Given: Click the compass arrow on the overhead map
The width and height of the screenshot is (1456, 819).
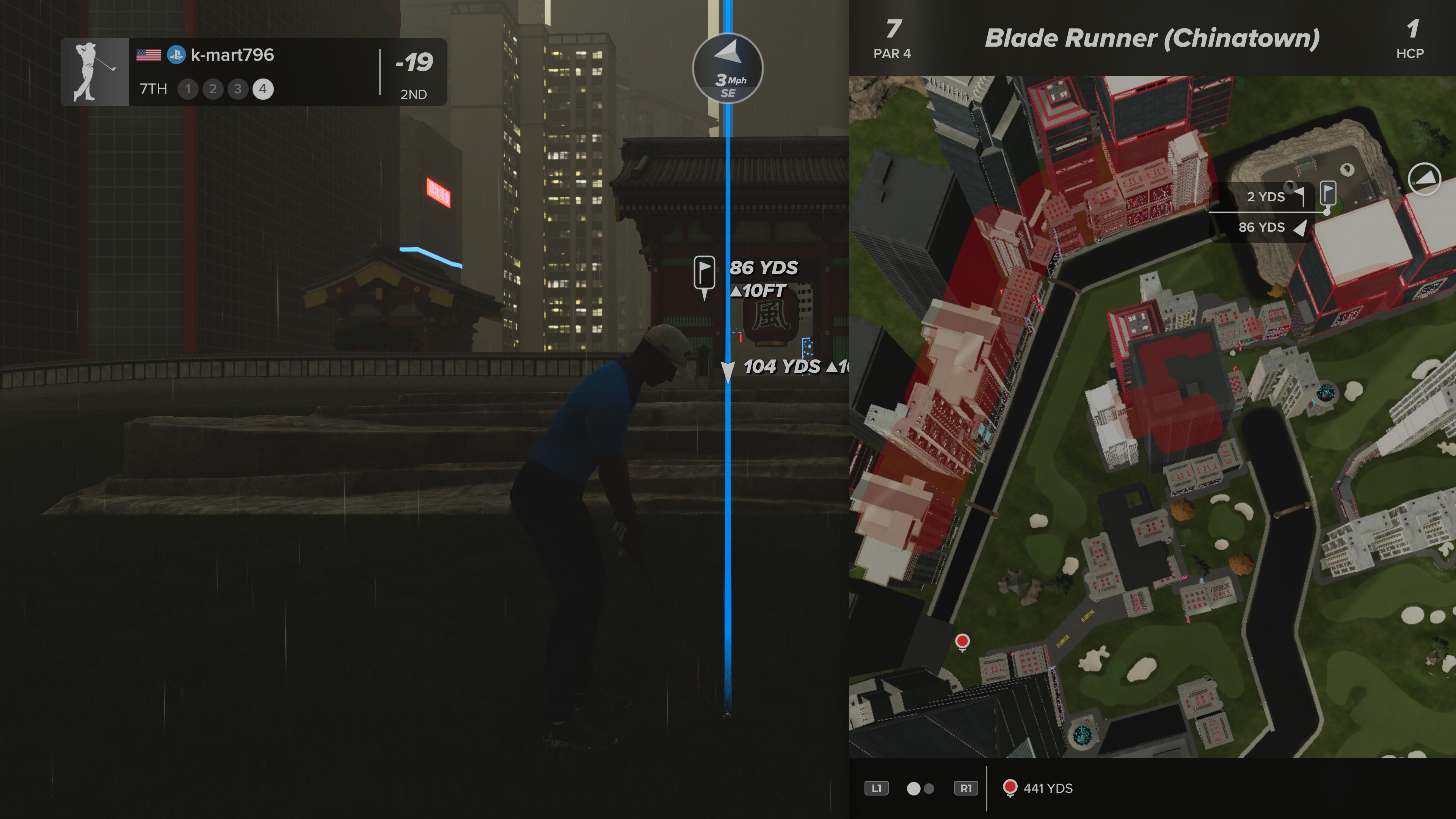Looking at the screenshot, I should click(1424, 179).
